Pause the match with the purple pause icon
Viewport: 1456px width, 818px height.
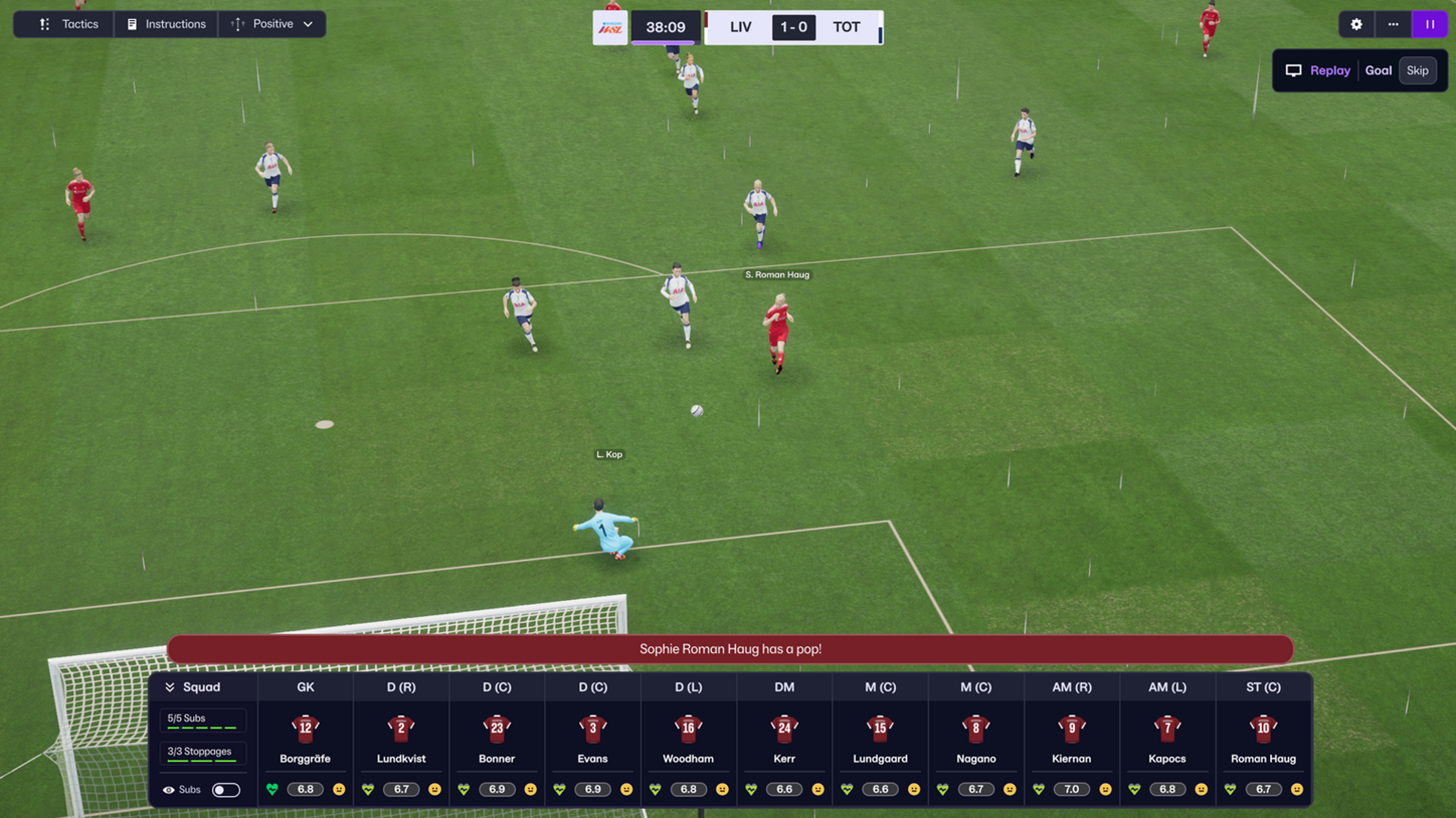tap(1429, 25)
